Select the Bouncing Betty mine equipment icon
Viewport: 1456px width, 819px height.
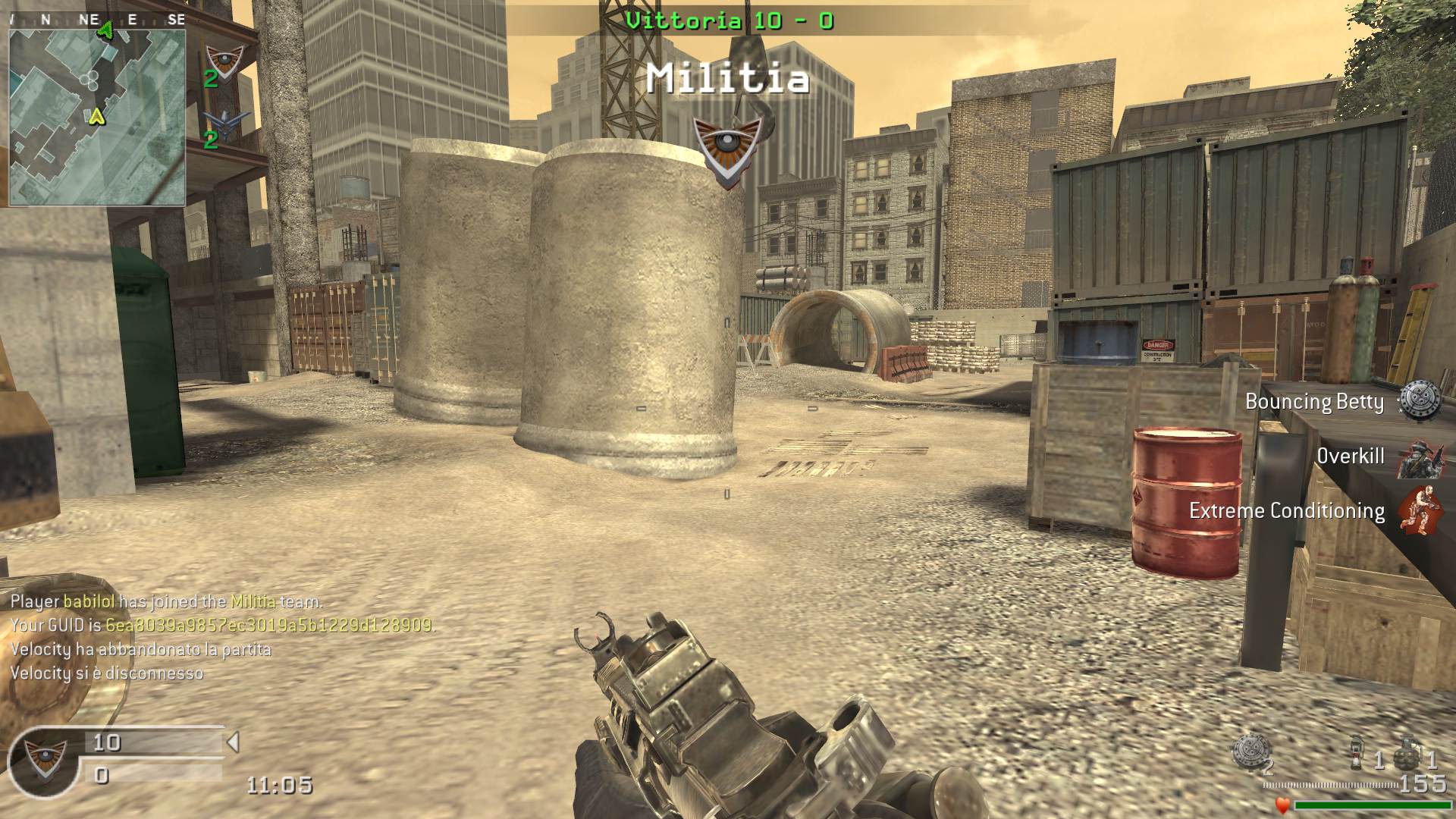tap(1248, 752)
